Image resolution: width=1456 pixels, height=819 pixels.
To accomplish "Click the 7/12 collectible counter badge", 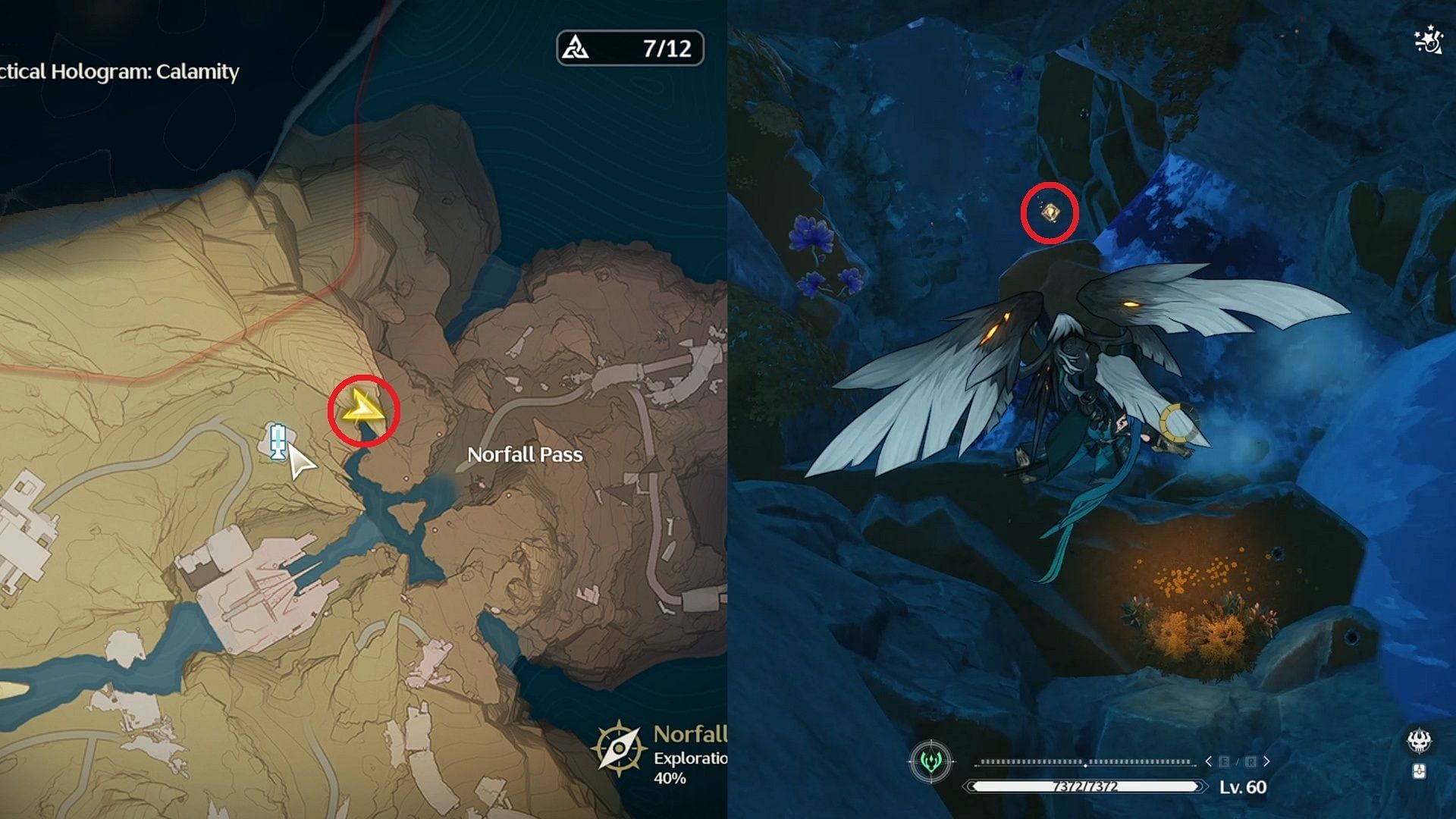I will coord(630,48).
